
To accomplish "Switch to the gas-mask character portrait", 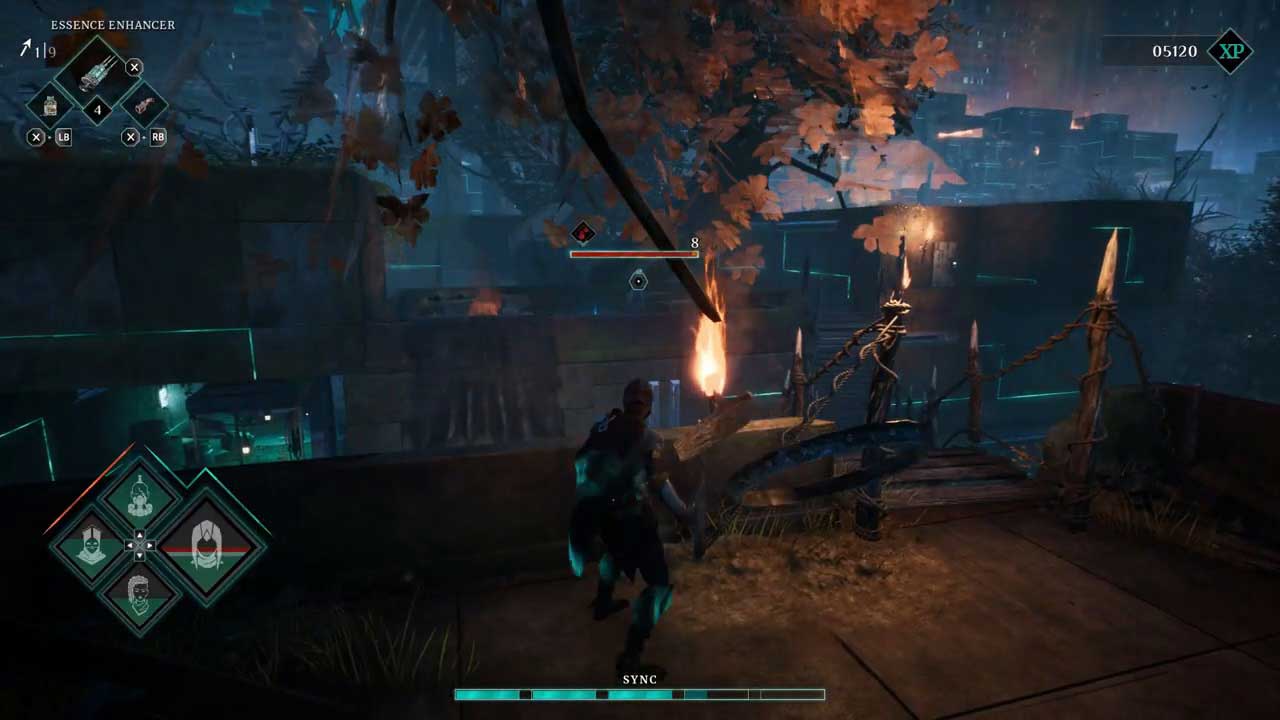I will [140, 497].
